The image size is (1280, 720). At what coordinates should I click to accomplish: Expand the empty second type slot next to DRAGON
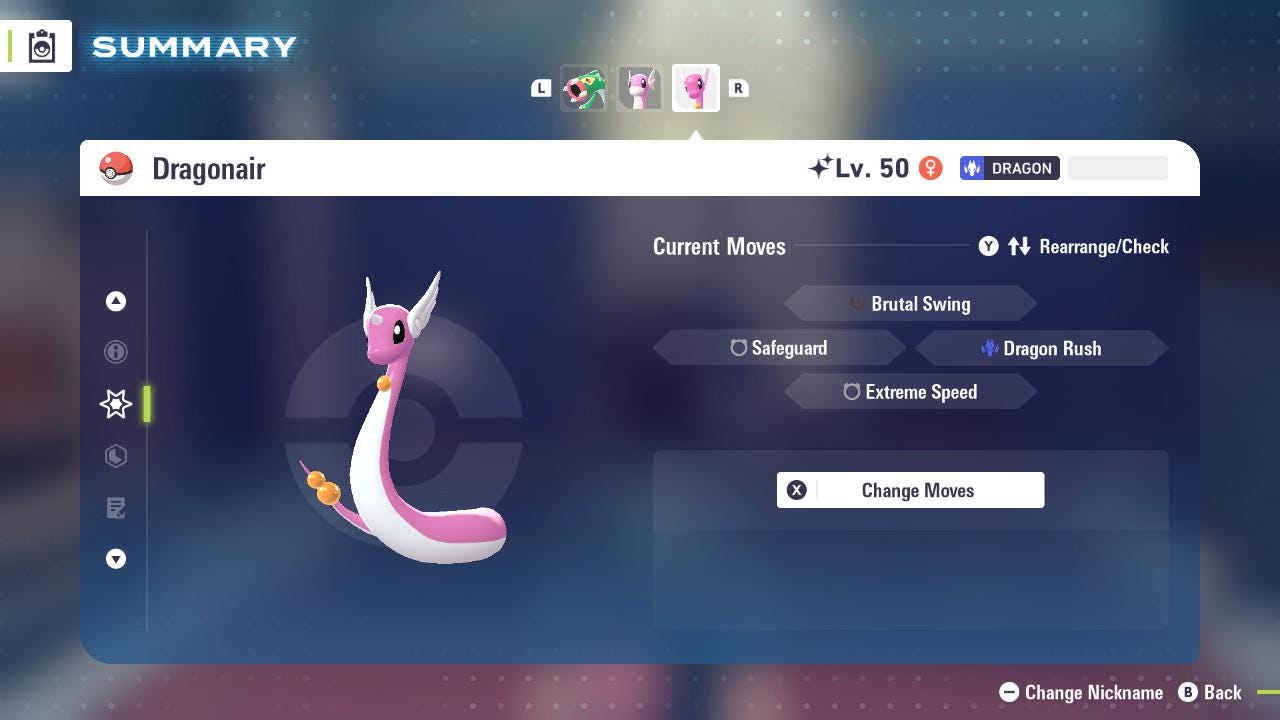[x=1117, y=168]
